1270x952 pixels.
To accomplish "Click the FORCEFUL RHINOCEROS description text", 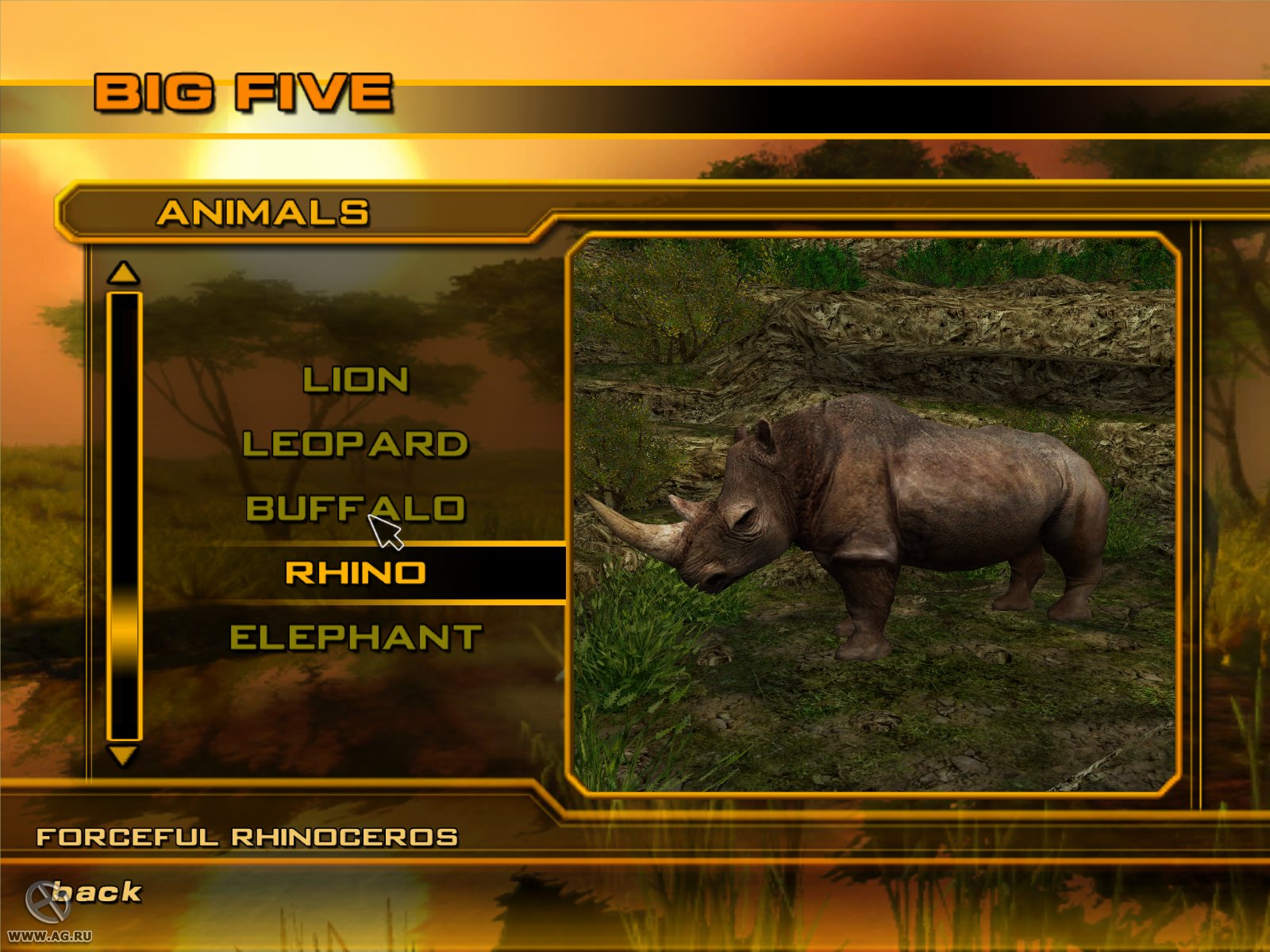I will [x=246, y=835].
